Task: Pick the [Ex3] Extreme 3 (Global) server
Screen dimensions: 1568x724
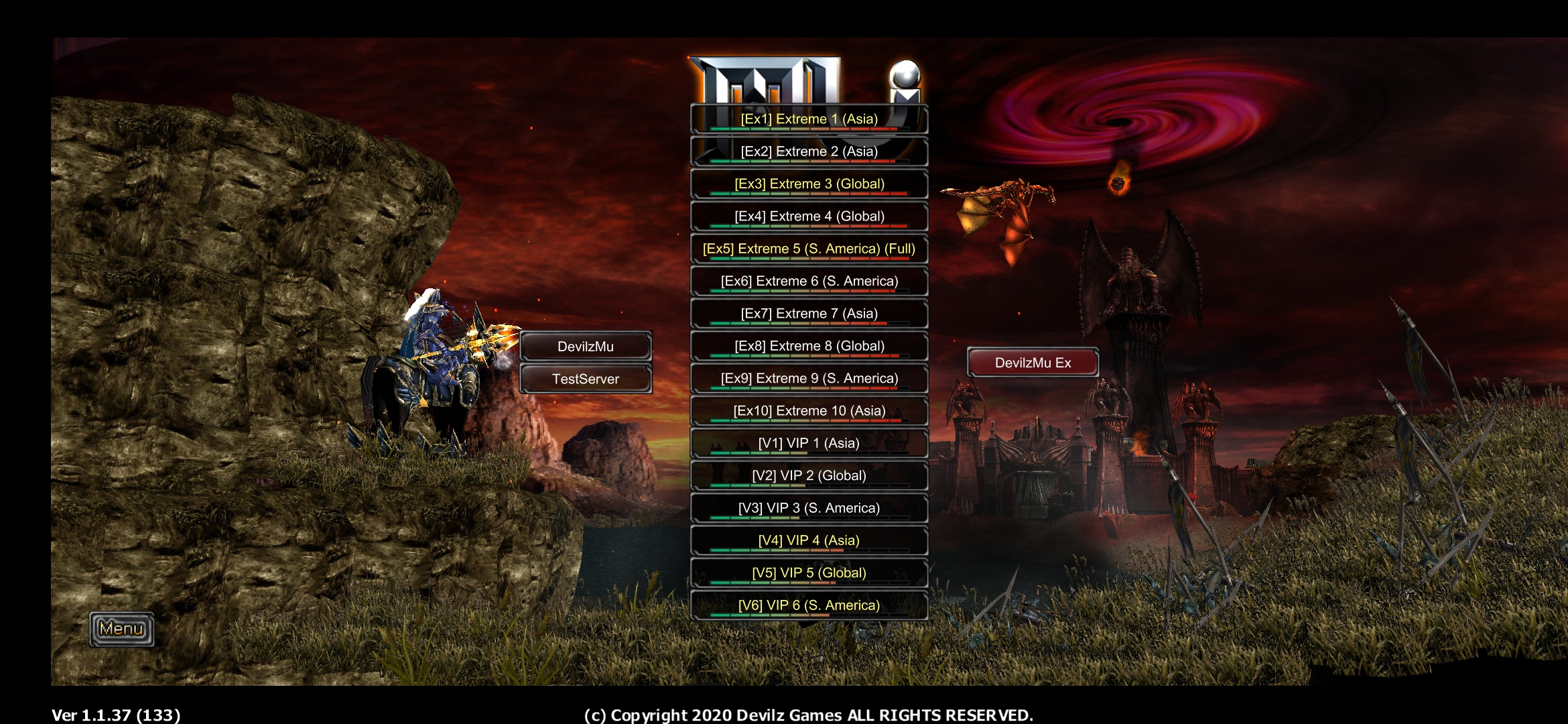Action: 809,184
